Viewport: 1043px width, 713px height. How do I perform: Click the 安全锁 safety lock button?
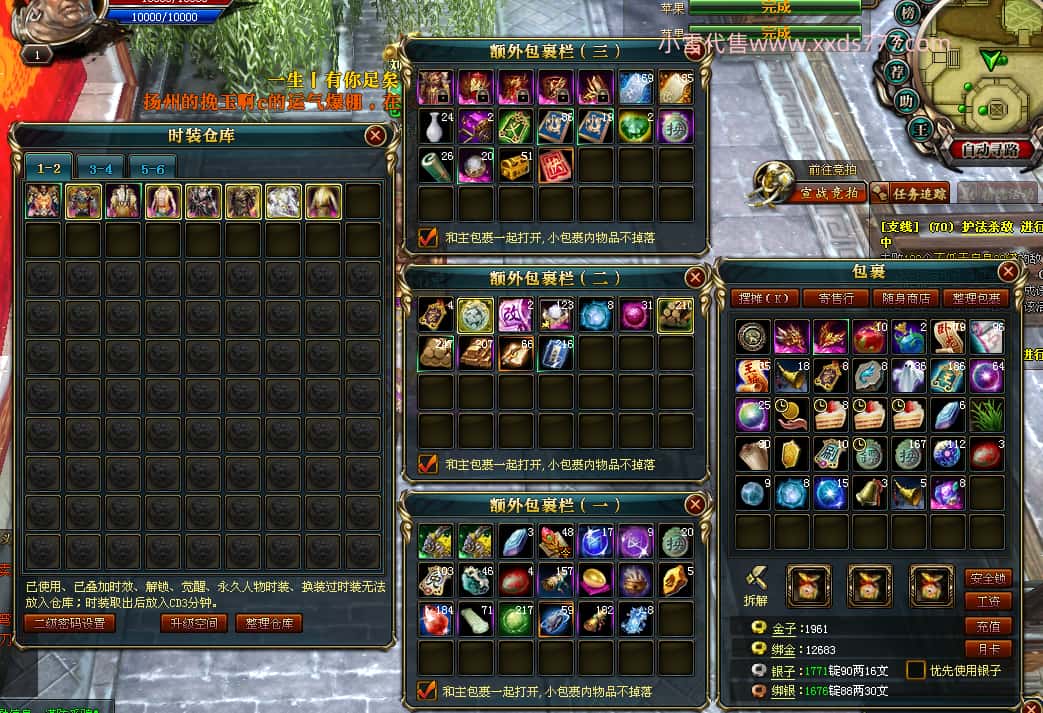pos(988,578)
